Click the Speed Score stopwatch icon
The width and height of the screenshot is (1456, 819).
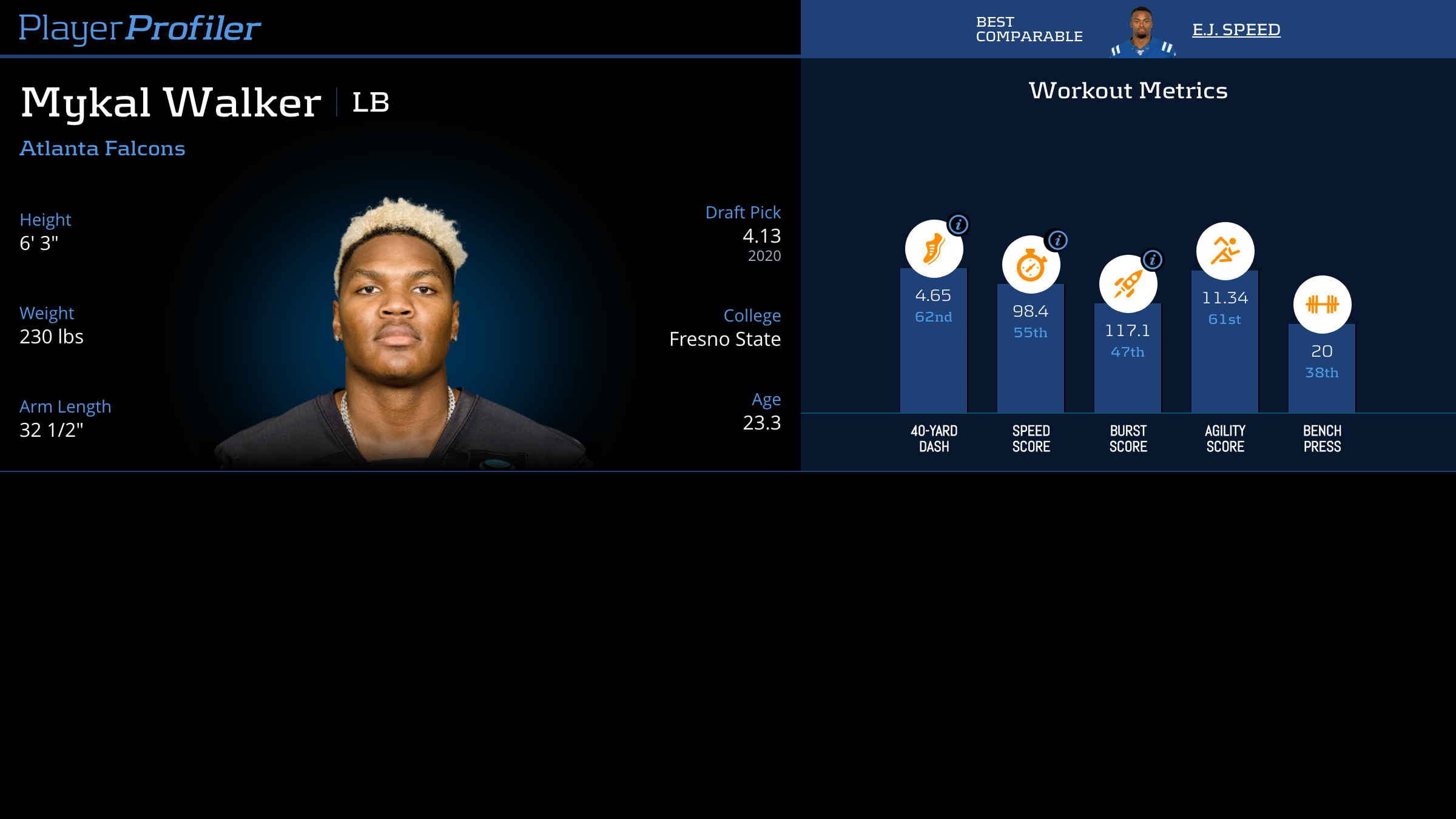click(x=1030, y=266)
